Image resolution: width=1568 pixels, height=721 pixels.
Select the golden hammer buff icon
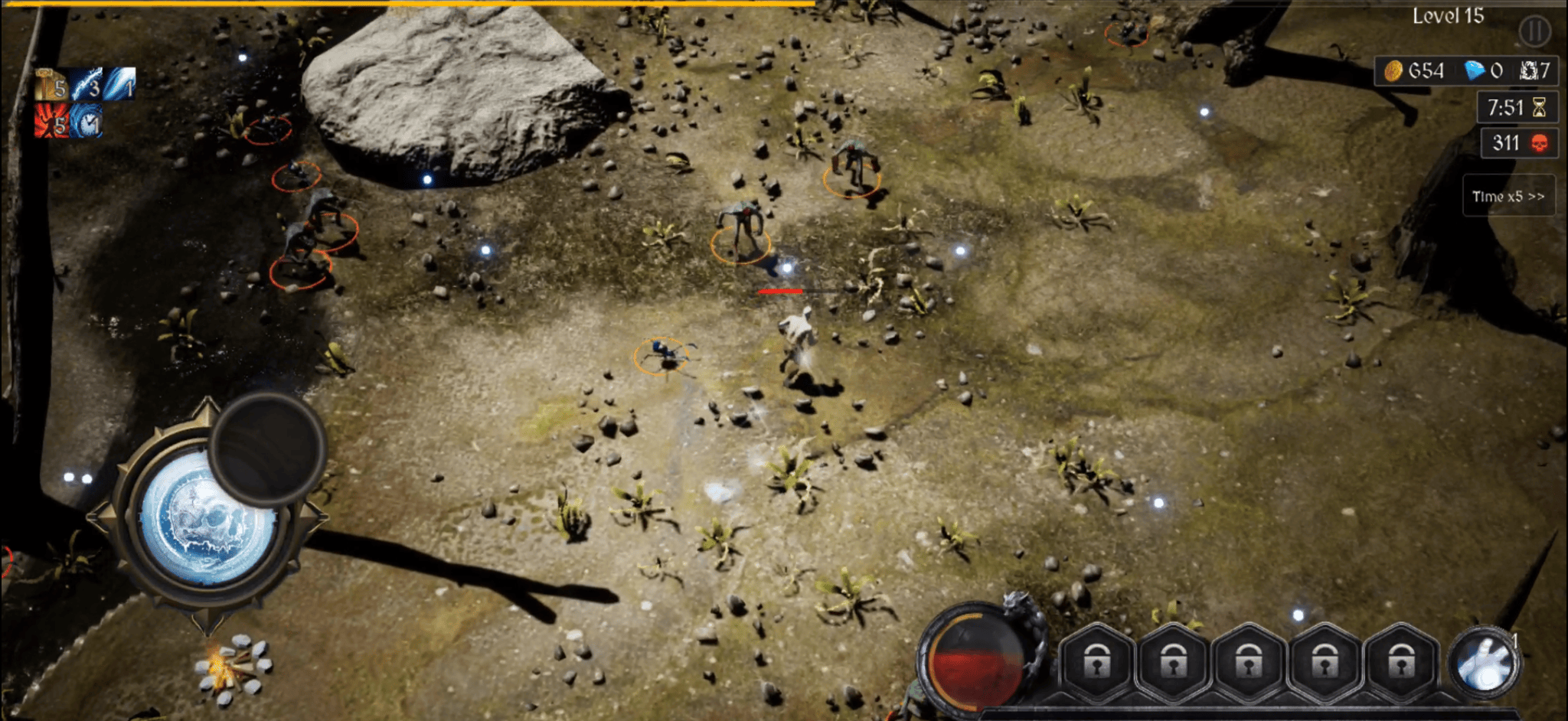click(x=51, y=84)
